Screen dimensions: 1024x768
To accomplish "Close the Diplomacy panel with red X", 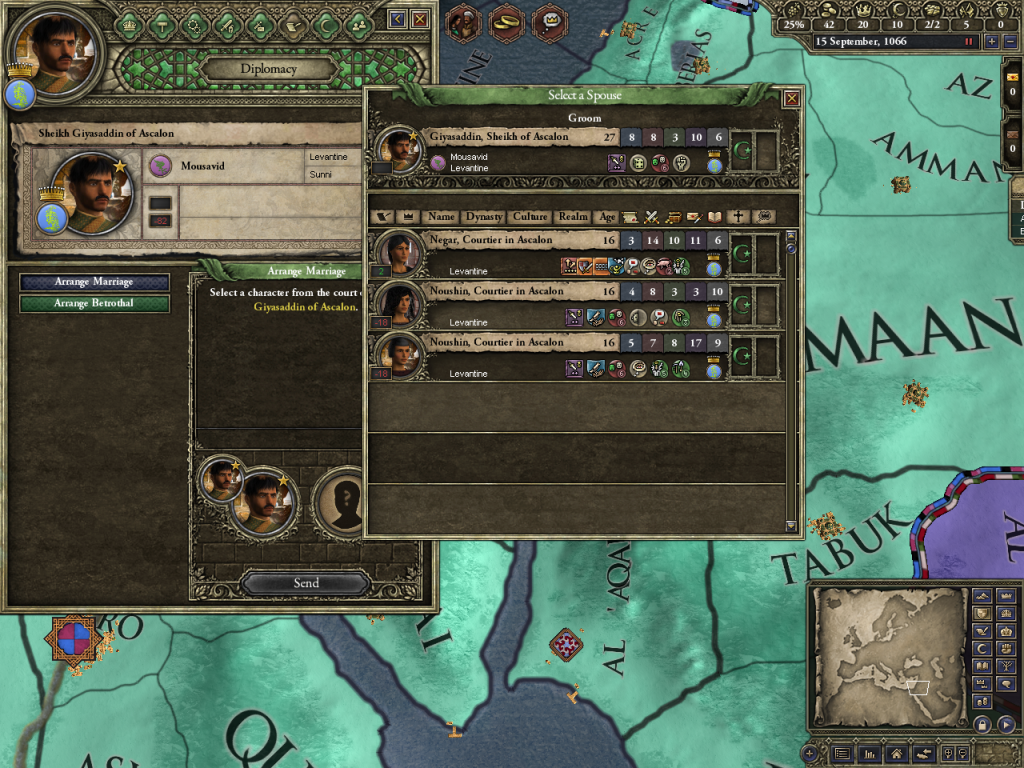I will coord(420,19).
